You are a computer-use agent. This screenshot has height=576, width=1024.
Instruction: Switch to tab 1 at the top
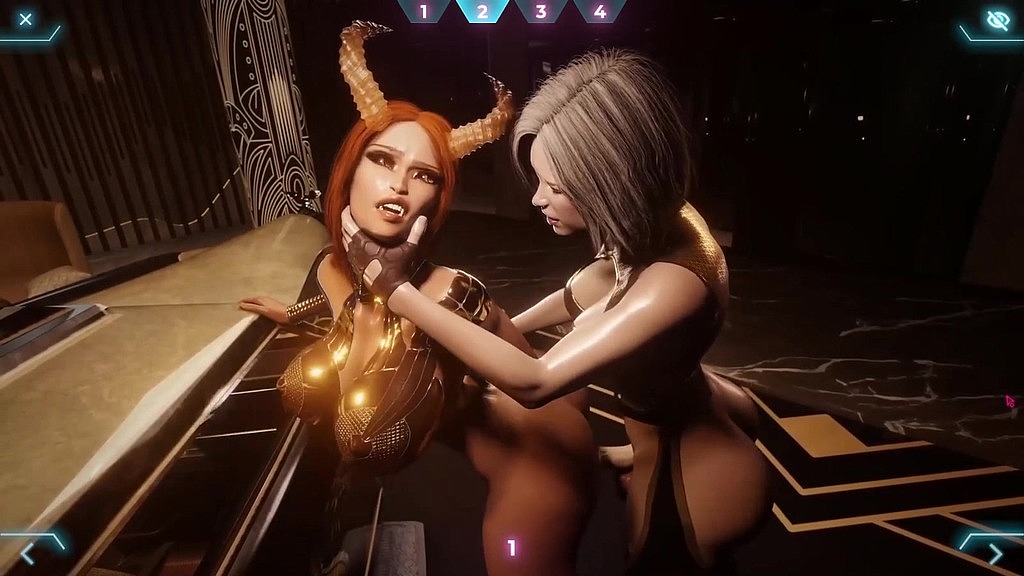click(x=423, y=12)
